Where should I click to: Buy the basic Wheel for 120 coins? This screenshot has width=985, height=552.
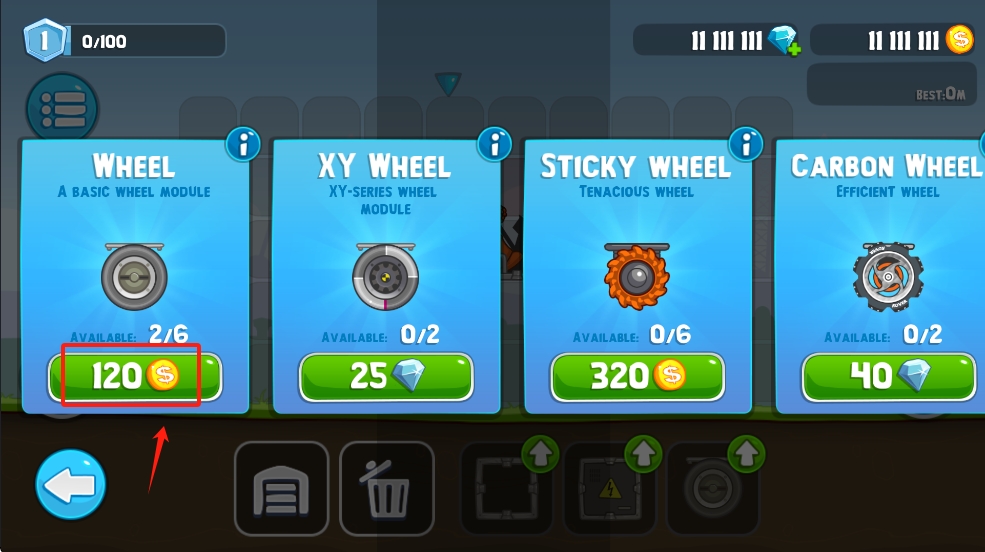tap(134, 376)
